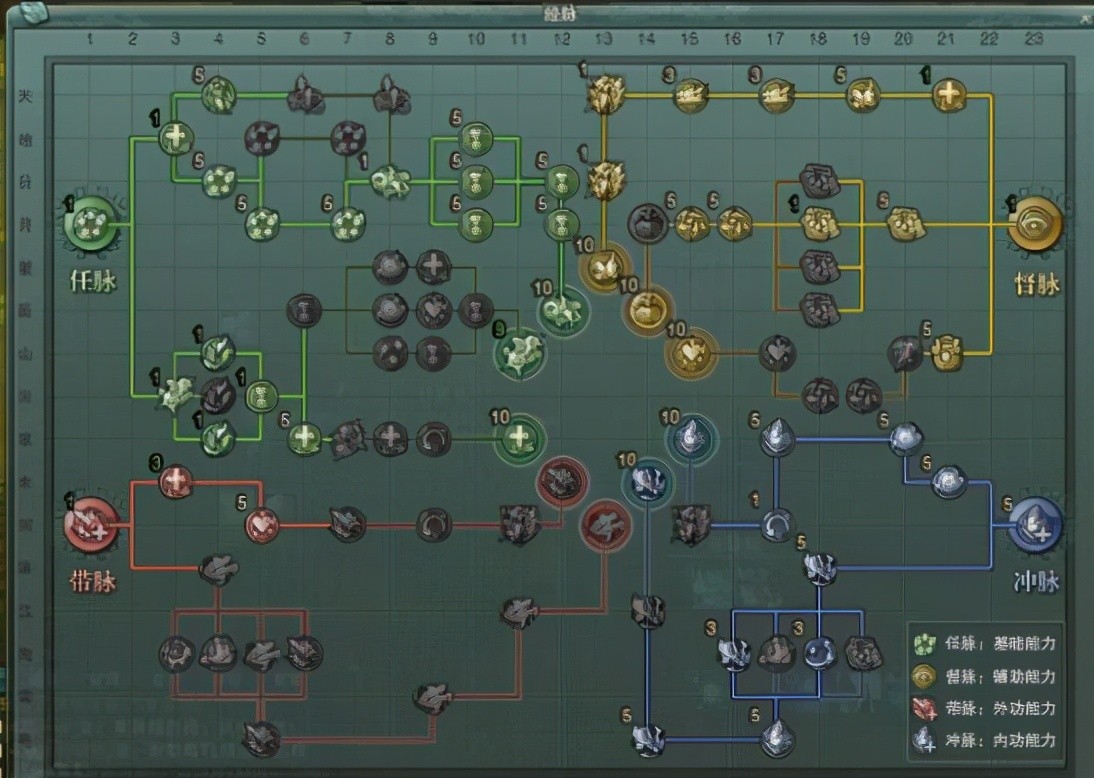Select the red heart node marked level 5
The width and height of the screenshot is (1094, 778).
tap(262, 523)
